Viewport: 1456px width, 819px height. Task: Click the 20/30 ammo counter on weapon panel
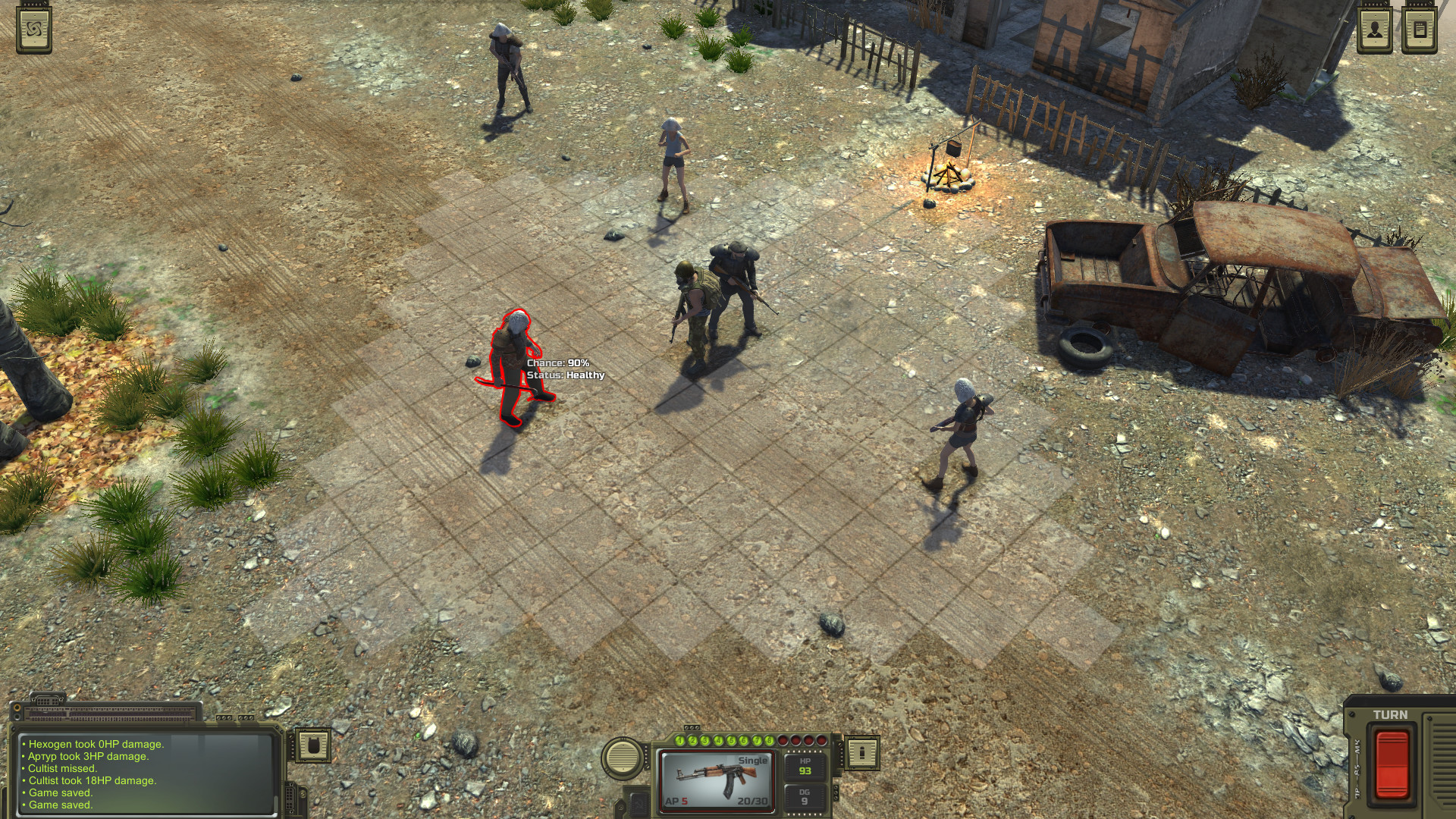pos(753,801)
